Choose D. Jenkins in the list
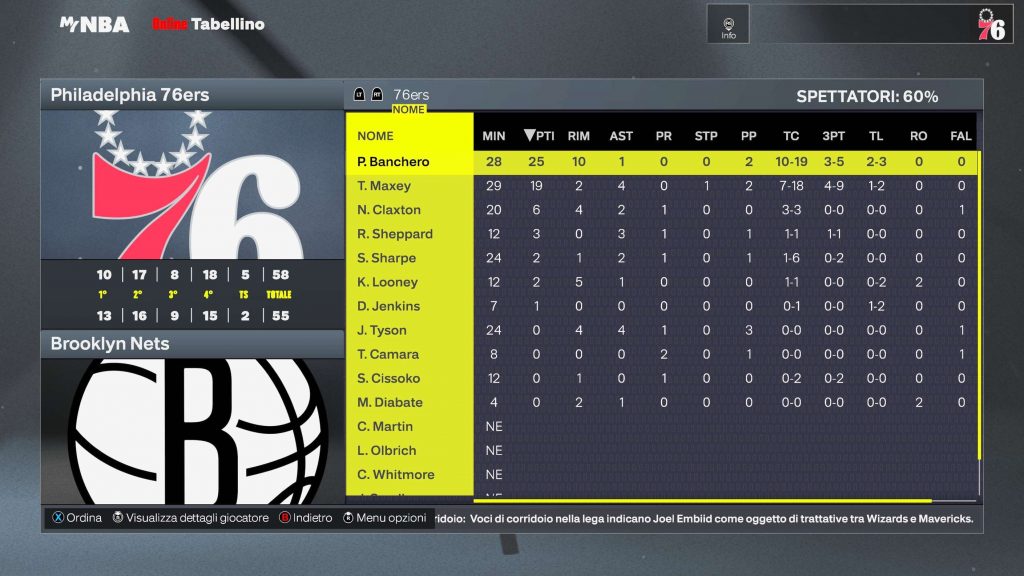This screenshot has height=576, width=1024. click(x=389, y=306)
